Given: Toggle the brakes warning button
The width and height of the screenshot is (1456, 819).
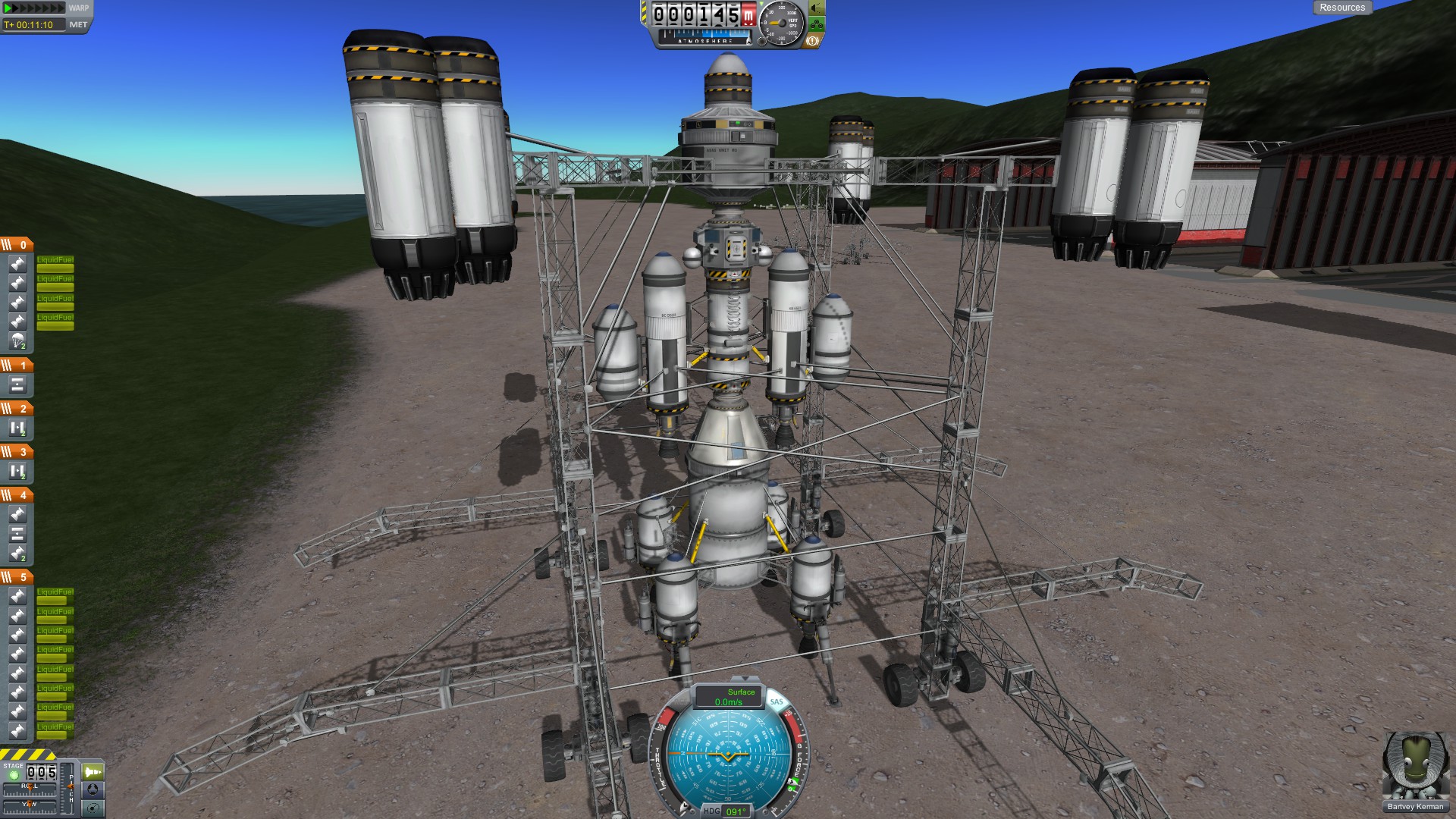Looking at the screenshot, I should tap(811, 41).
